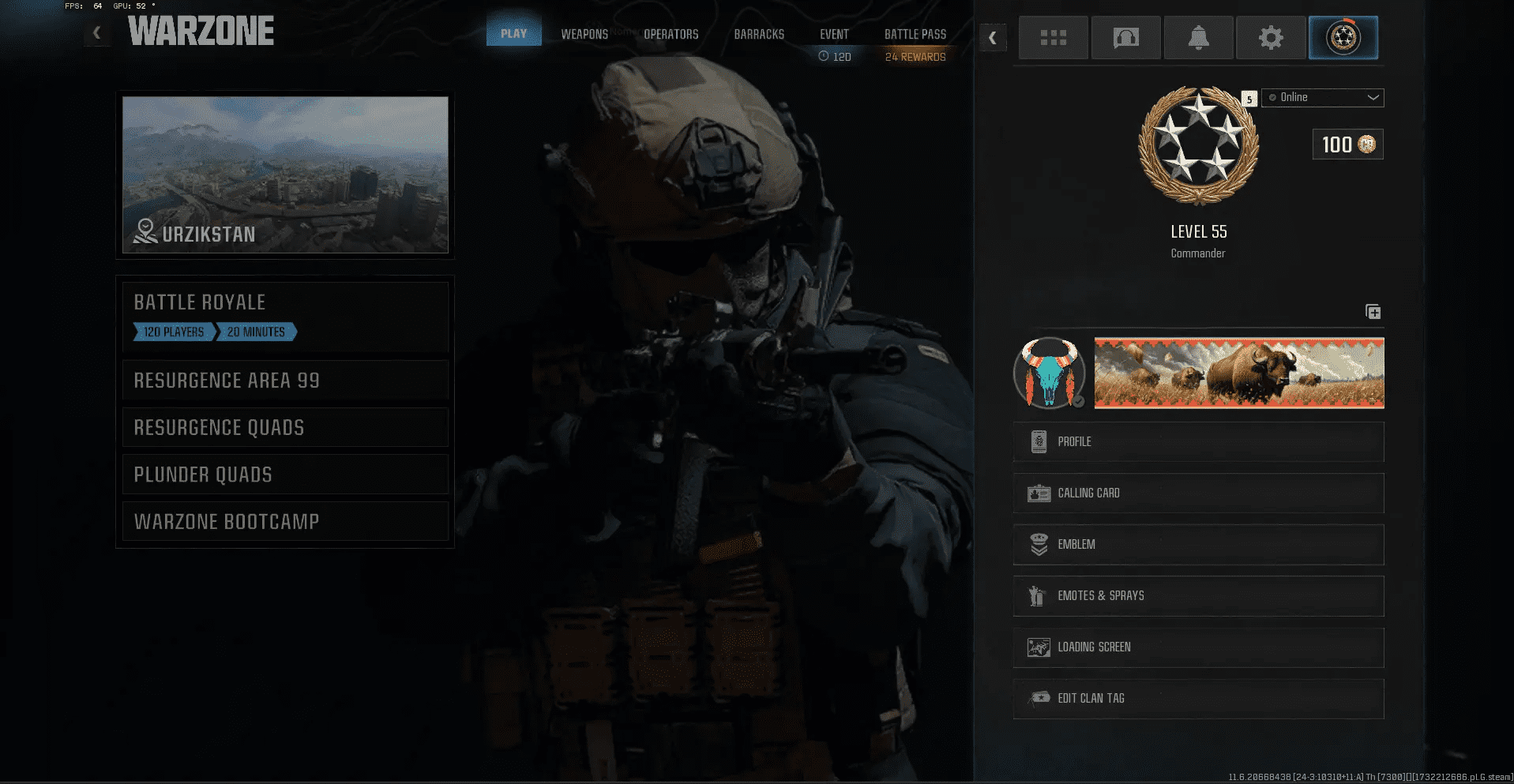Open the settings gear icon
The image size is (1514, 784).
click(1271, 37)
